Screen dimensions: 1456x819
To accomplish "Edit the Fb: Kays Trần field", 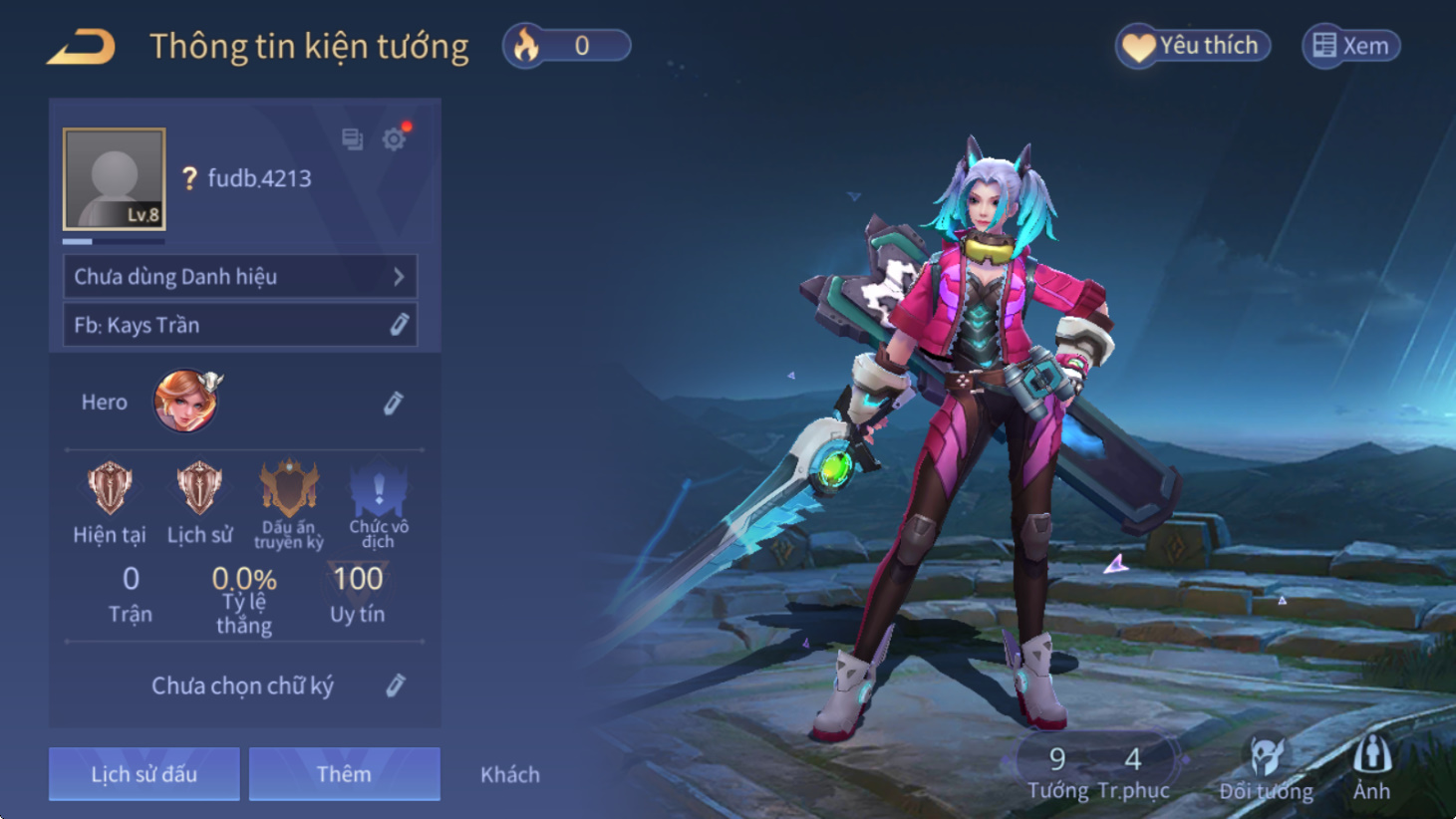I will tap(399, 325).
